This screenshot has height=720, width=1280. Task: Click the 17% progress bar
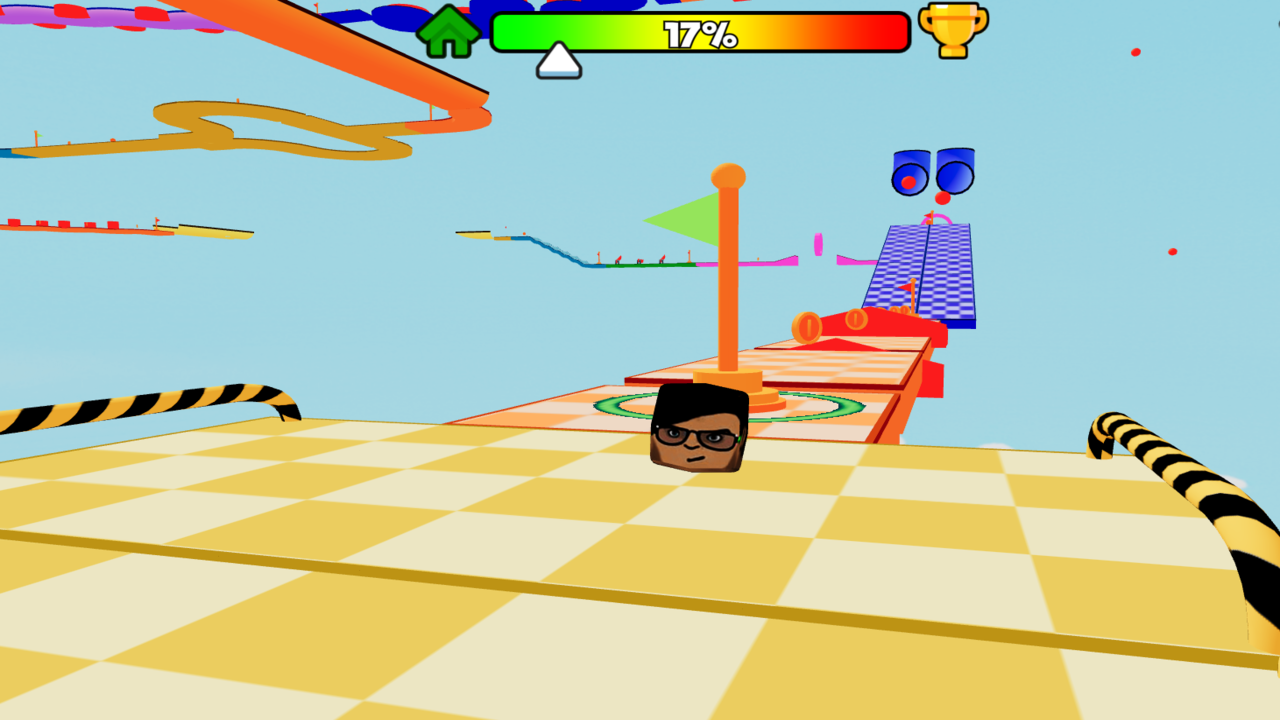tap(700, 33)
